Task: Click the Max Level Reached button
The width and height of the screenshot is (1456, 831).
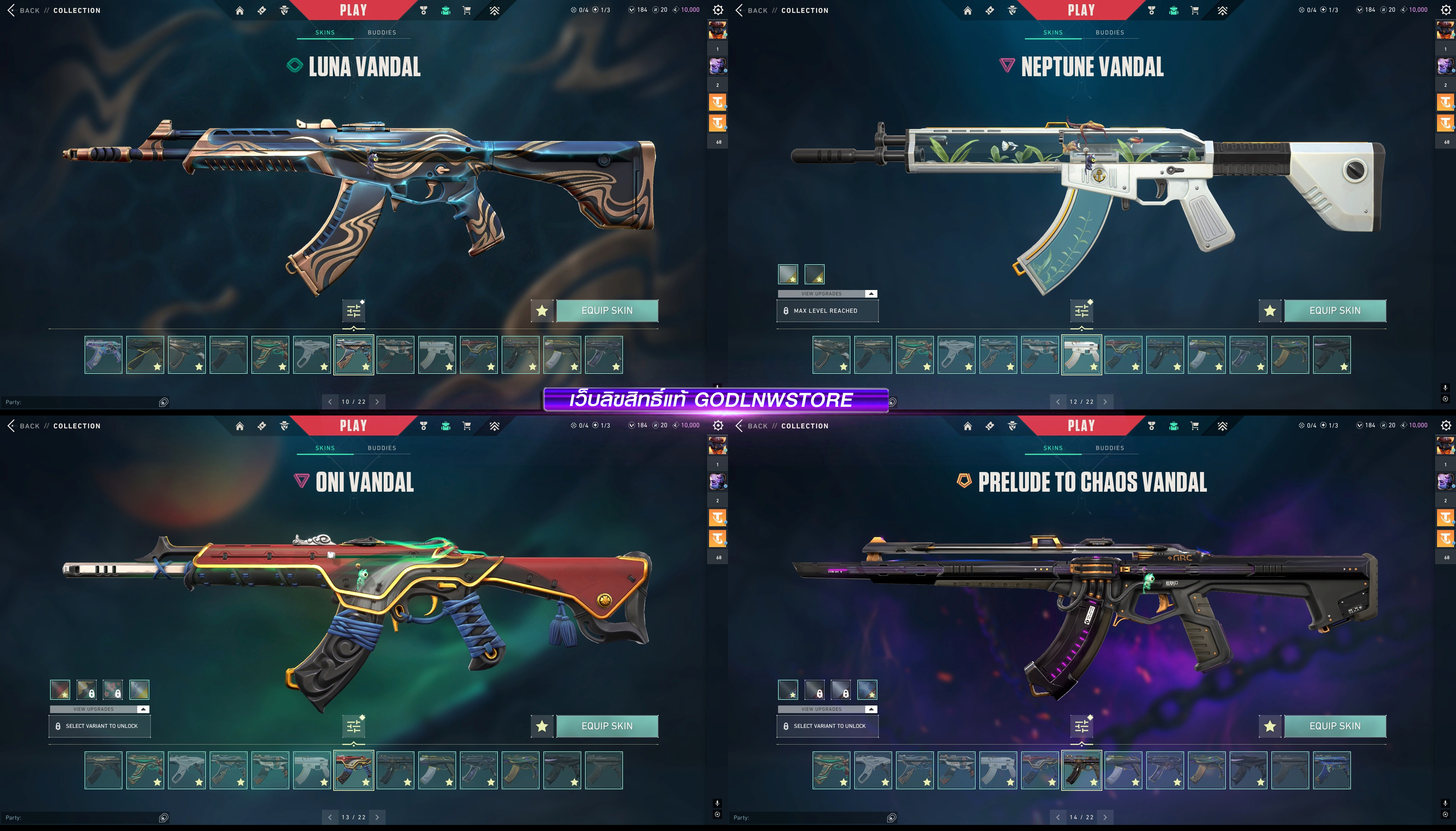Action: click(x=827, y=311)
